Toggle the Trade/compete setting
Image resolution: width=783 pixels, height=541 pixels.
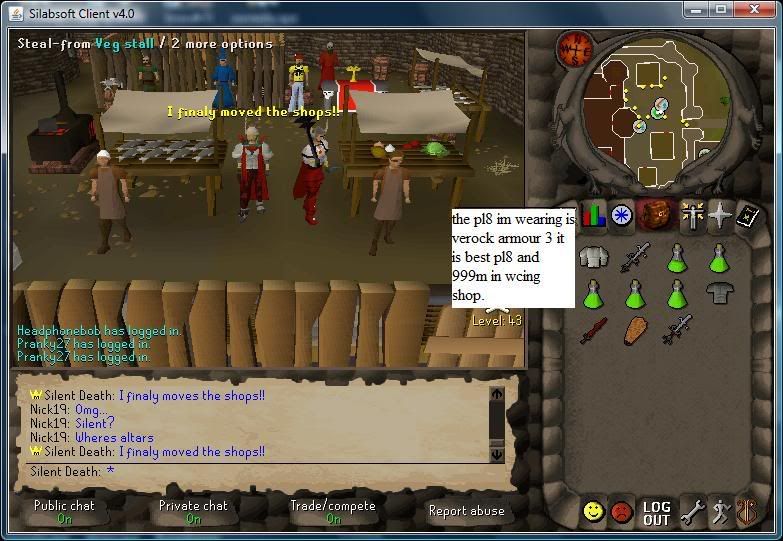click(x=333, y=511)
